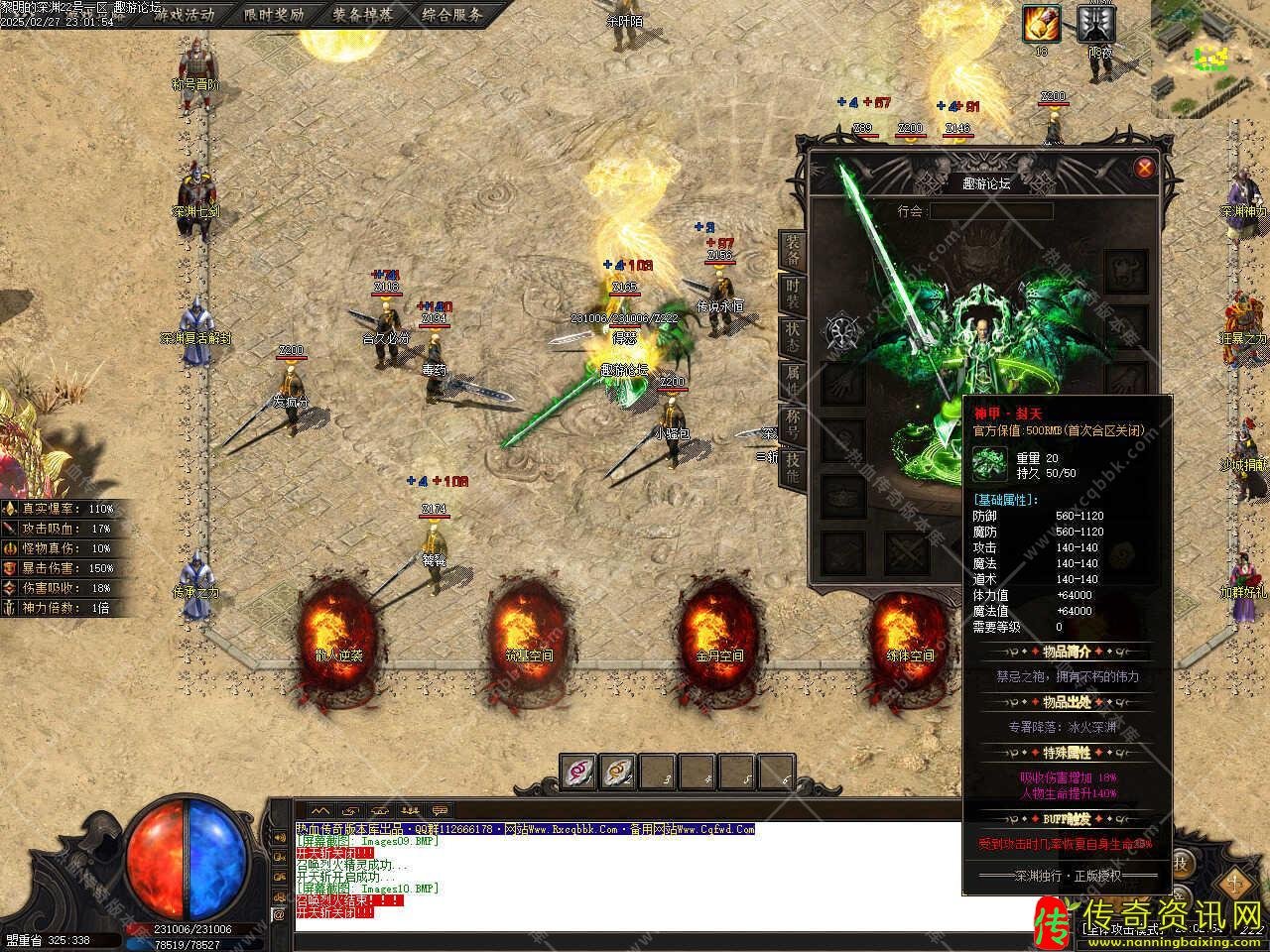The width and height of the screenshot is (1270, 952).
Task: Select the pink swirl item in hotbar slot 1
Action: [578, 770]
